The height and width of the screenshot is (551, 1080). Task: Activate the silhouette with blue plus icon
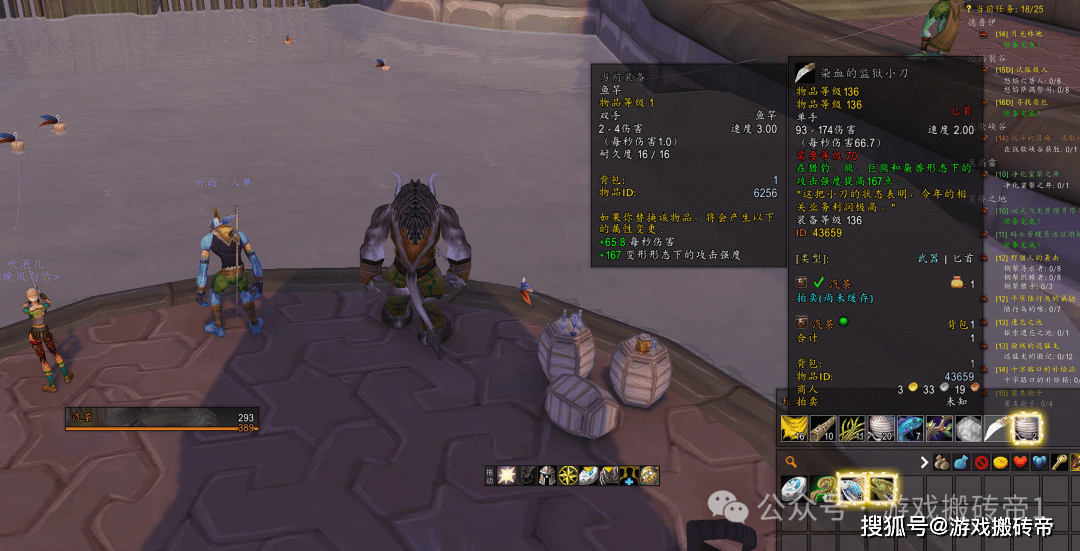(628, 474)
